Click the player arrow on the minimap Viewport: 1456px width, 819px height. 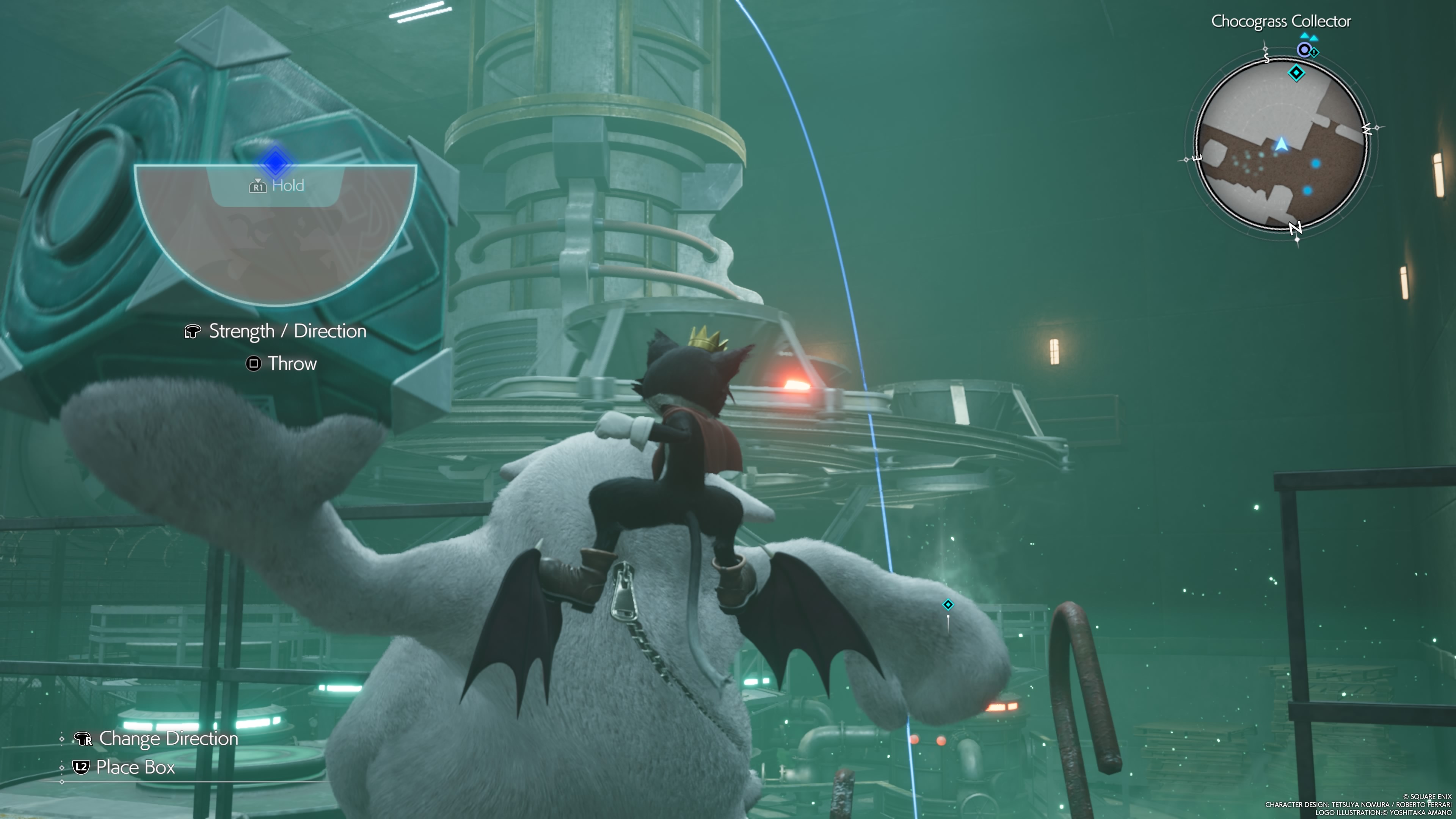[1281, 145]
